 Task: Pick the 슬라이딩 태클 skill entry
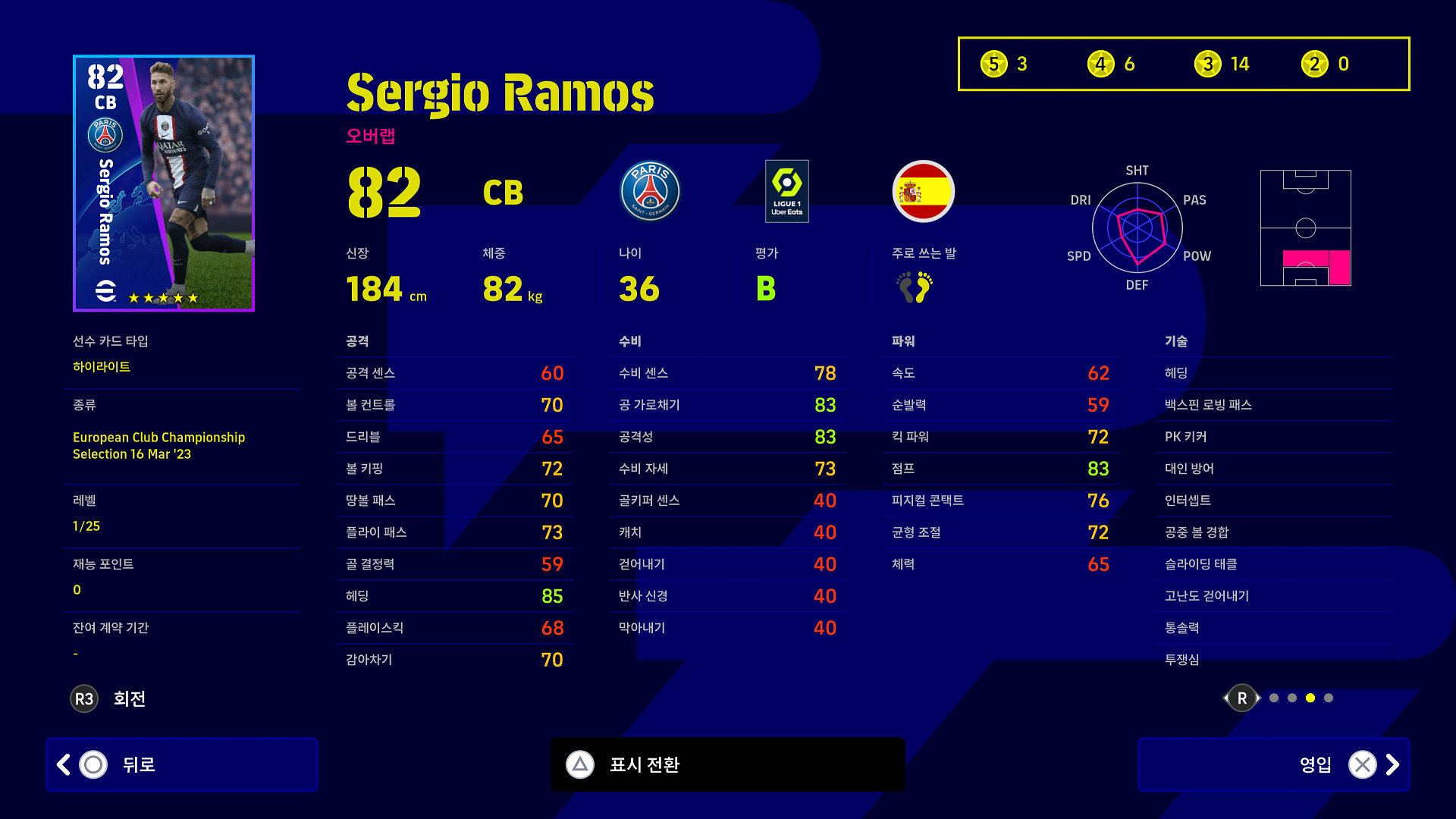pyautogui.click(x=1279, y=564)
